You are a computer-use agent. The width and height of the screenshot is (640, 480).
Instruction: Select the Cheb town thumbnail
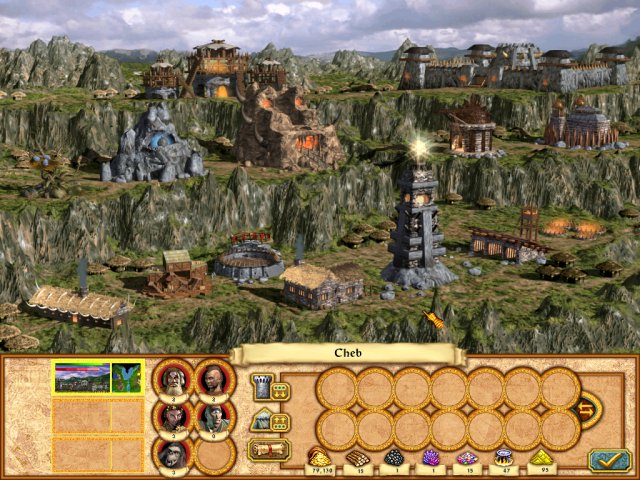pos(82,377)
